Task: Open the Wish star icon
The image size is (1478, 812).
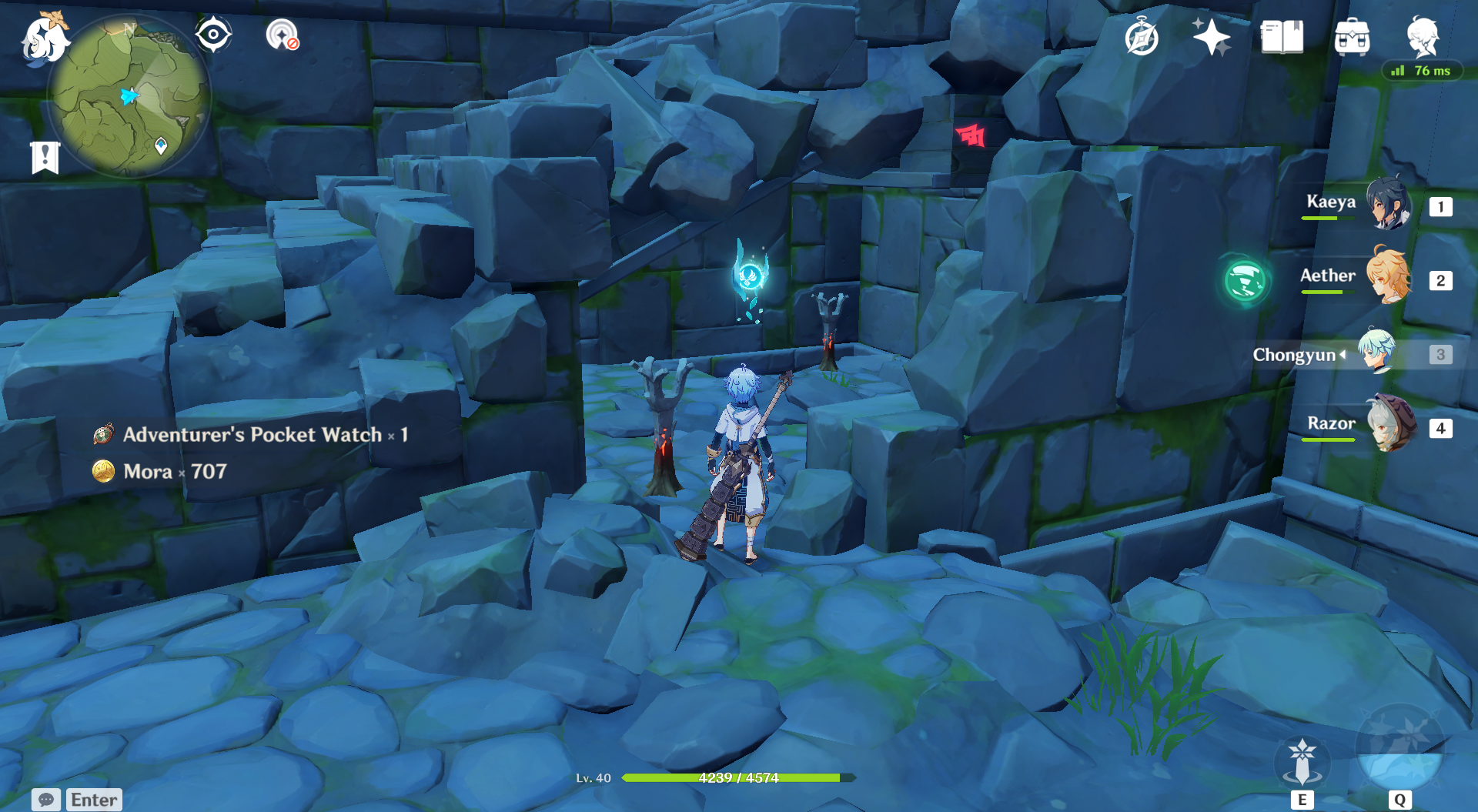Action: [1211, 37]
